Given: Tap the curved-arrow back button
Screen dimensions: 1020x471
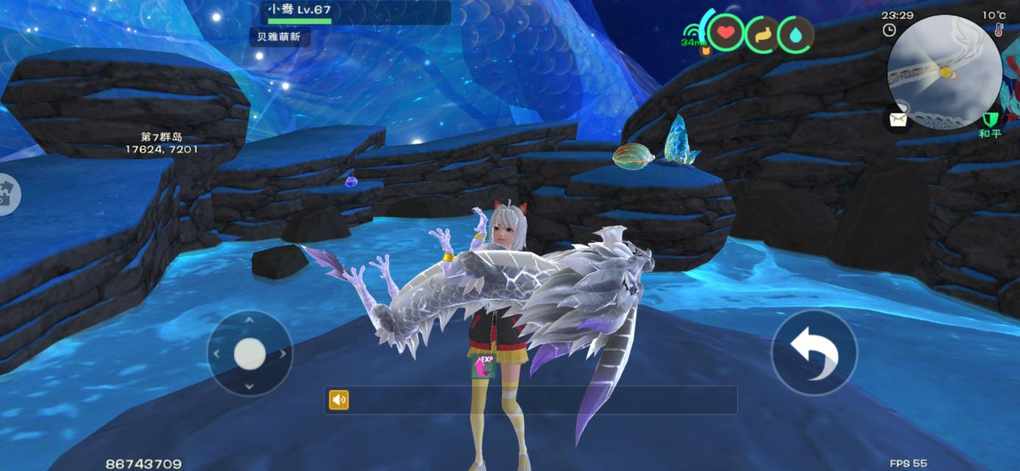Looking at the screenshot, I should (814, 352).
